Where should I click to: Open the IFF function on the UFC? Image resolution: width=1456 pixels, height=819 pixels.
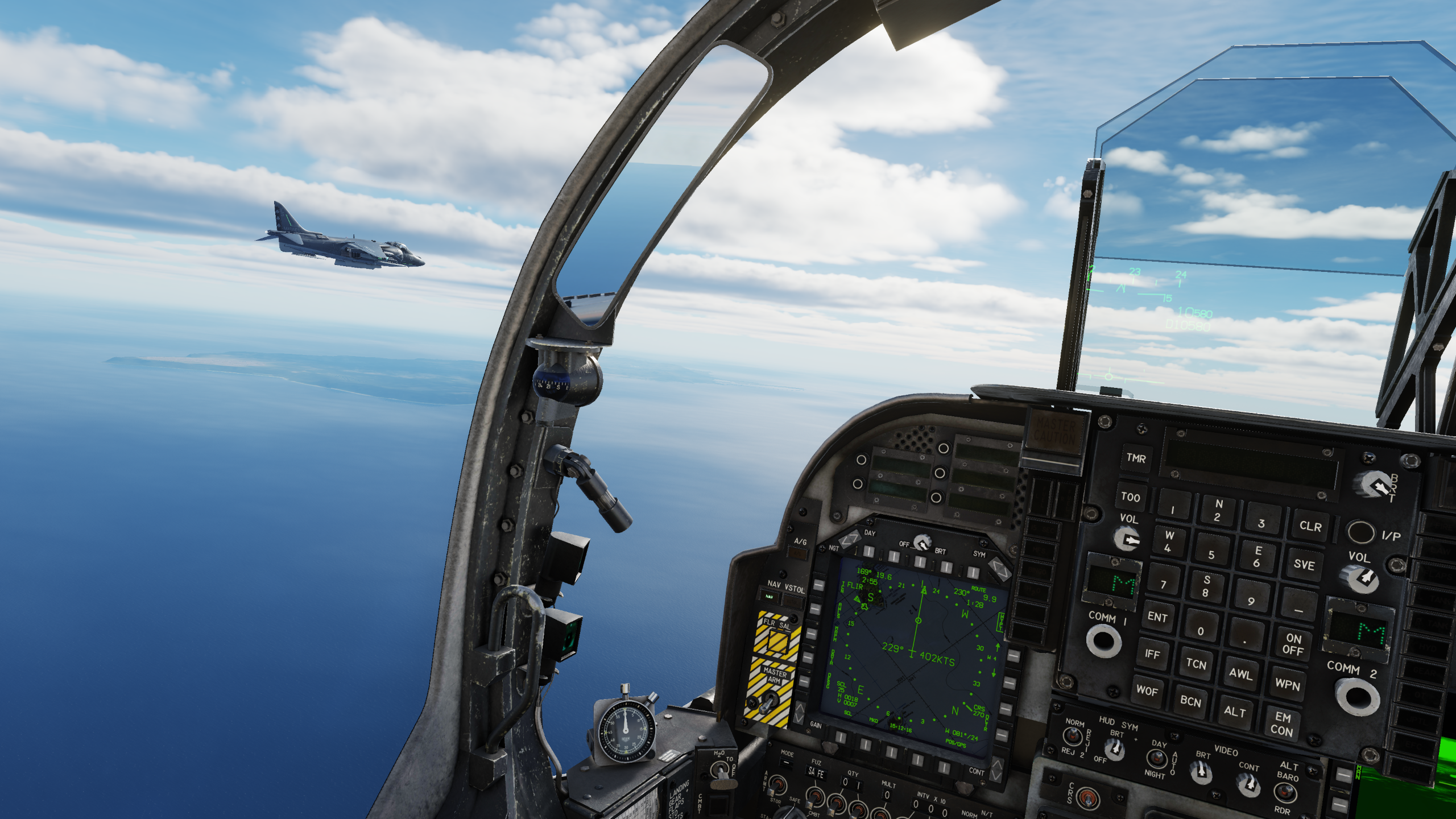[1152, 654]
